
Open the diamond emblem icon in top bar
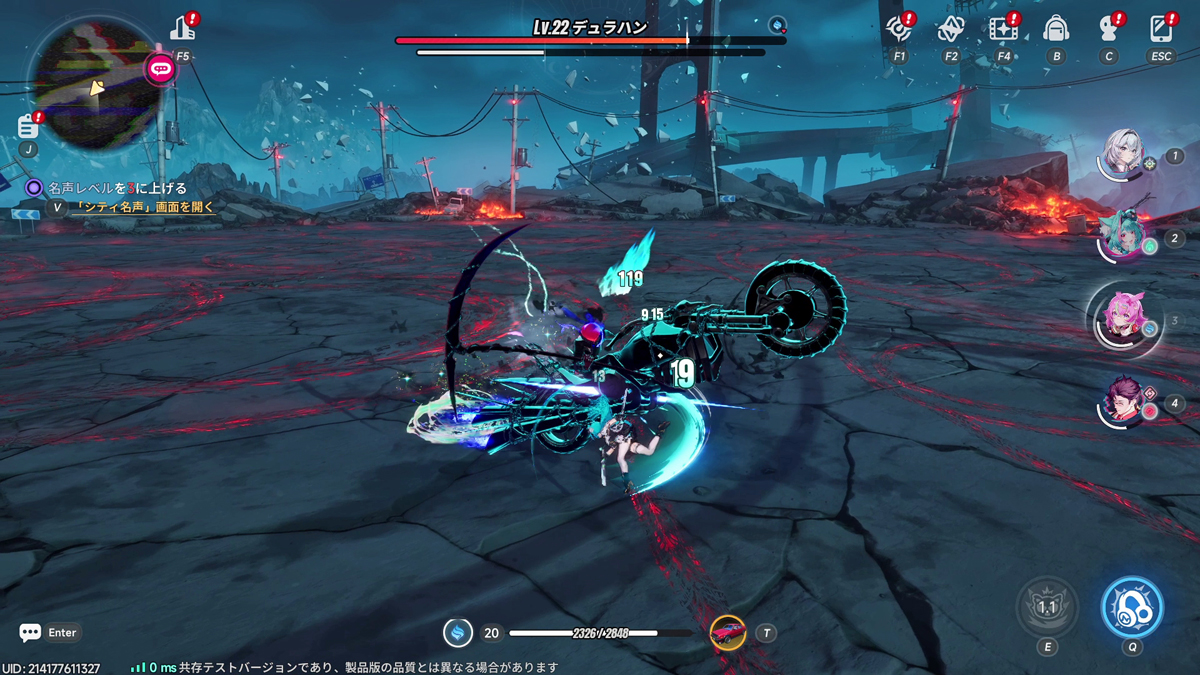(951, 29)
